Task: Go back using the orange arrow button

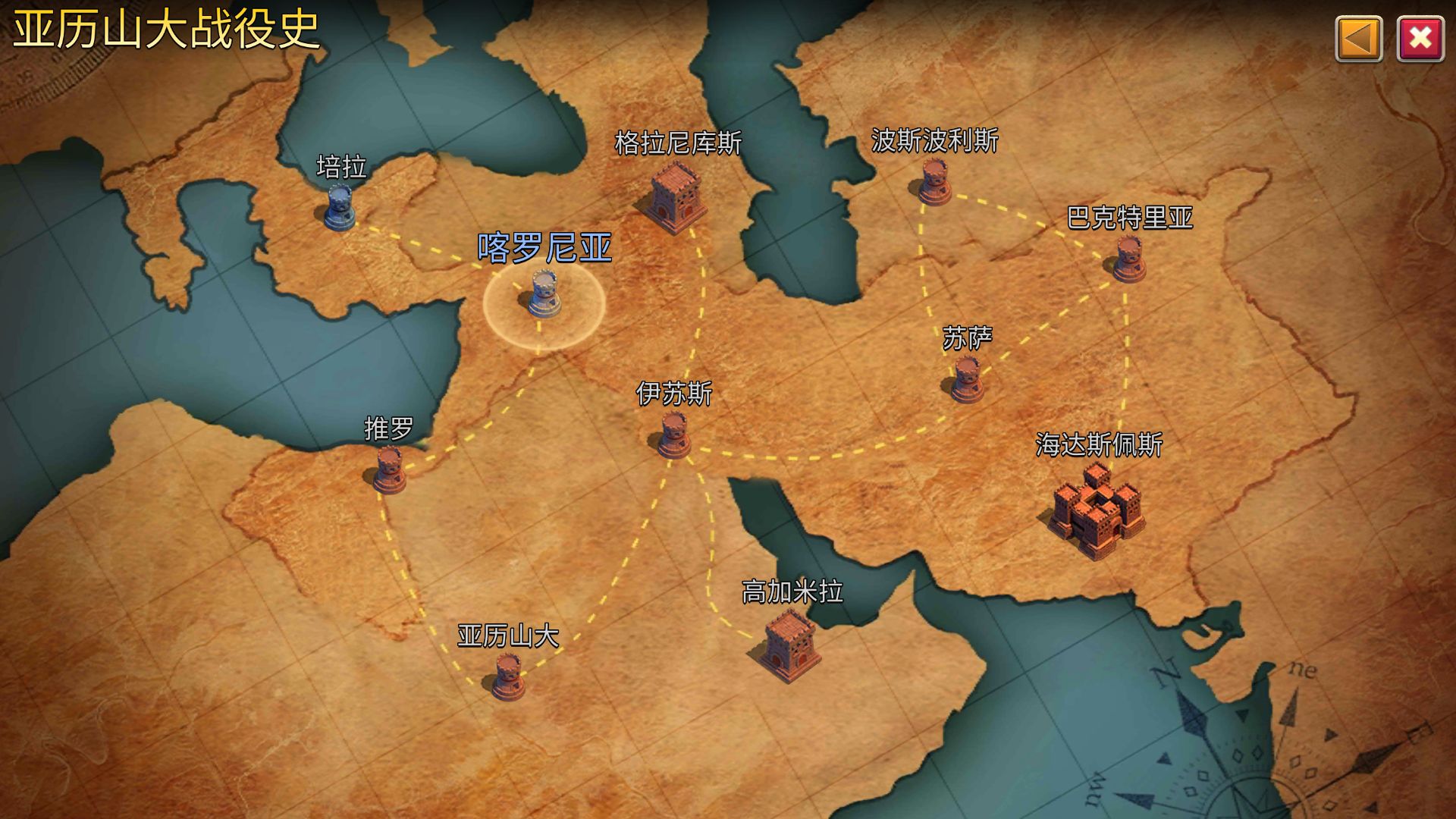Action: pos(1358,39)
